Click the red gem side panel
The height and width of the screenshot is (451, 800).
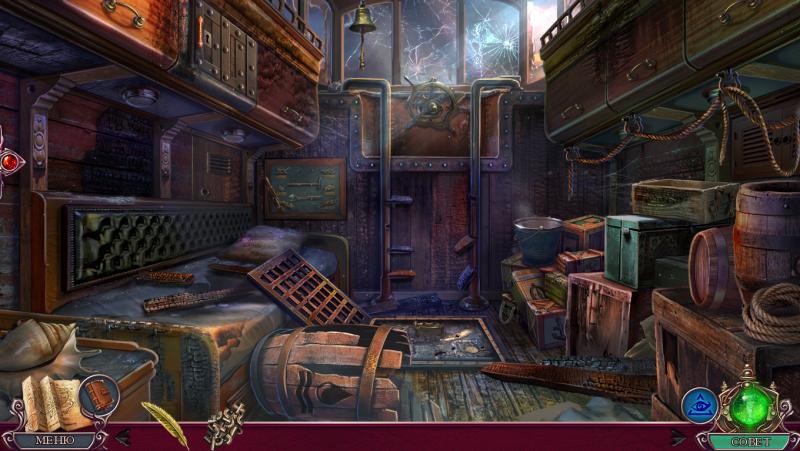click(9, 161)
